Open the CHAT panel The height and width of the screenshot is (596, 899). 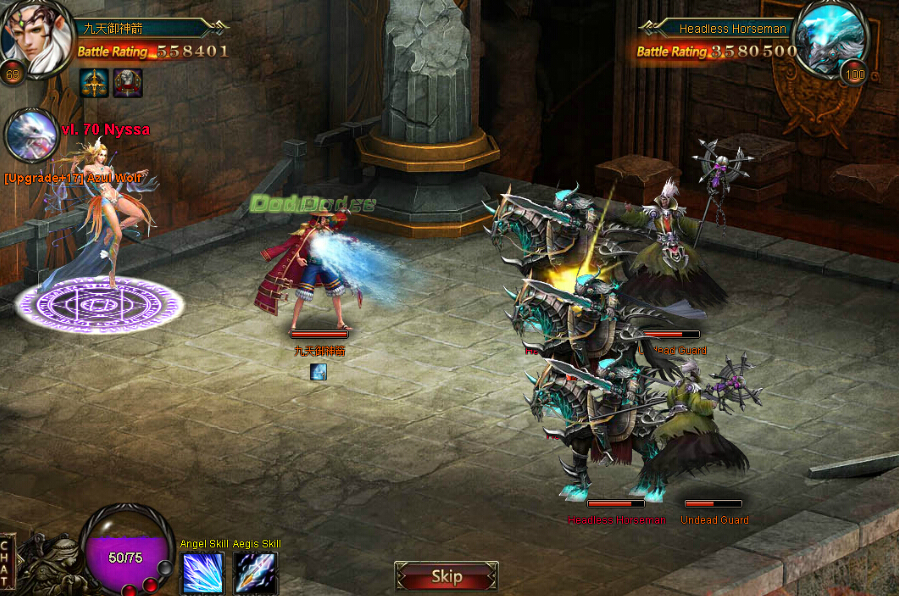click(x=6, y=563)
